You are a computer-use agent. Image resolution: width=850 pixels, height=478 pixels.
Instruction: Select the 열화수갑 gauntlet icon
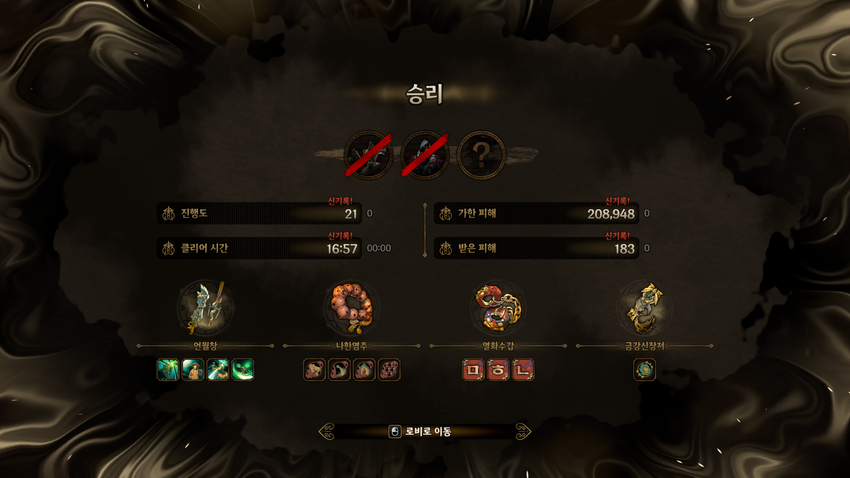point(497,307)
